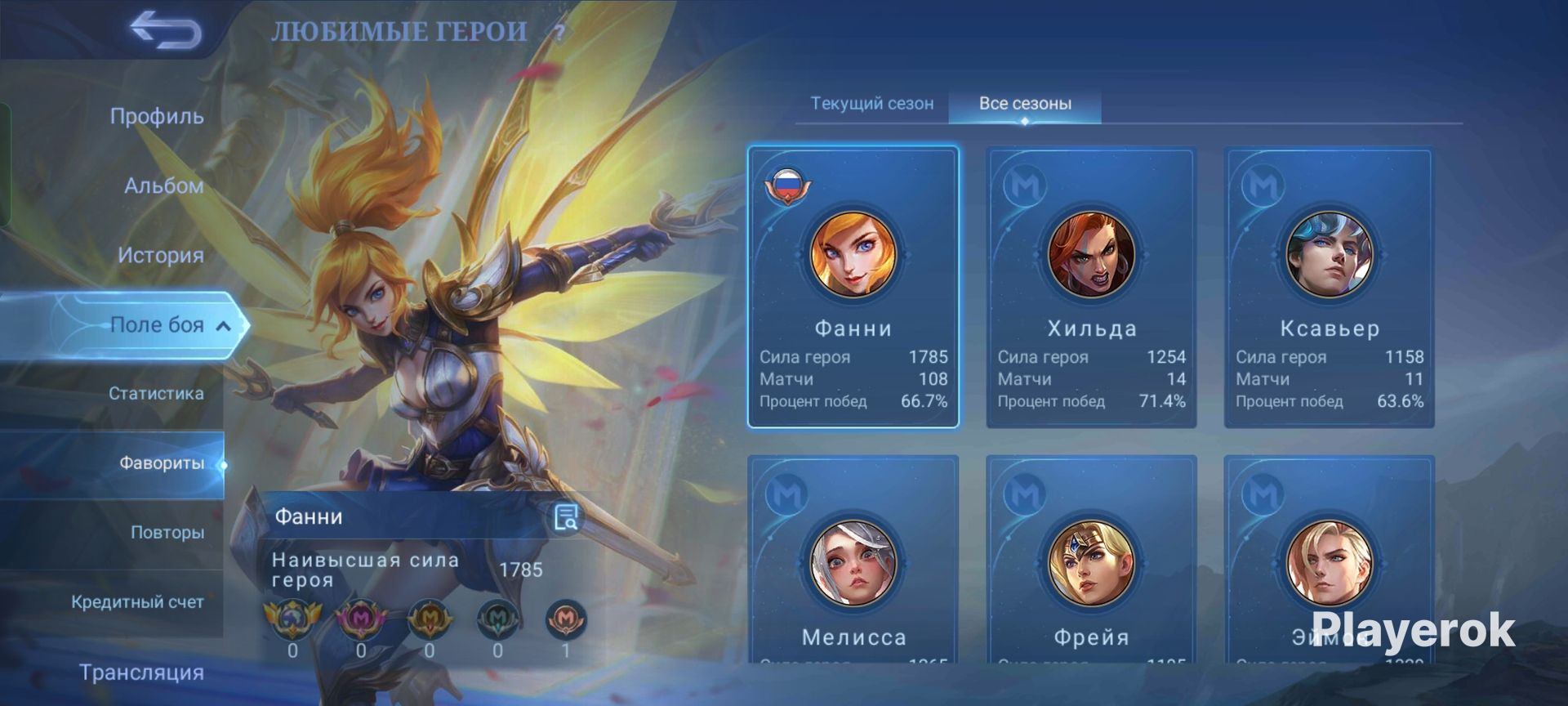Open the Профиль menu entry

coord(157,116)
